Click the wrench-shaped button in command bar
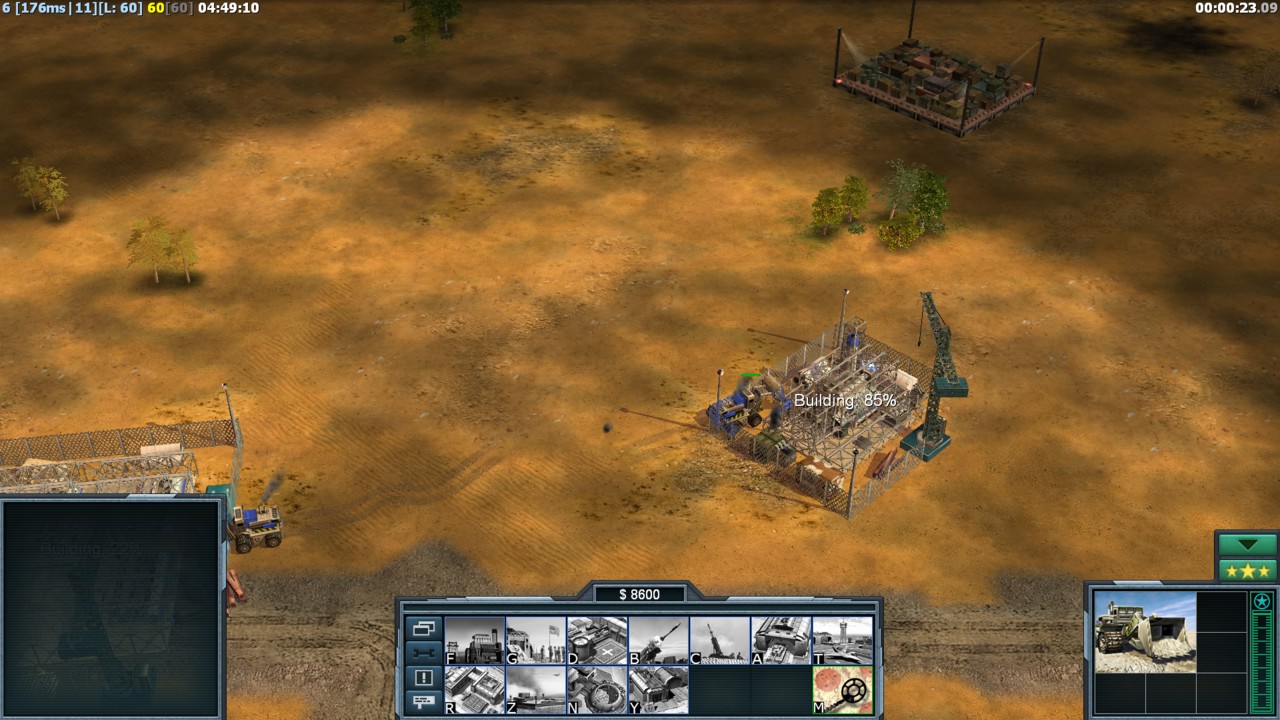This screenshot has height=720, width=1280. click(423, 653)
